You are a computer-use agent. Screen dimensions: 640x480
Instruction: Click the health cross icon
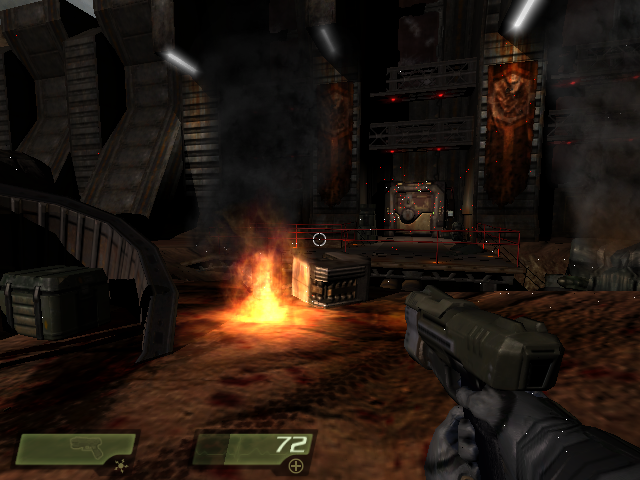click(x=295, y=466)
